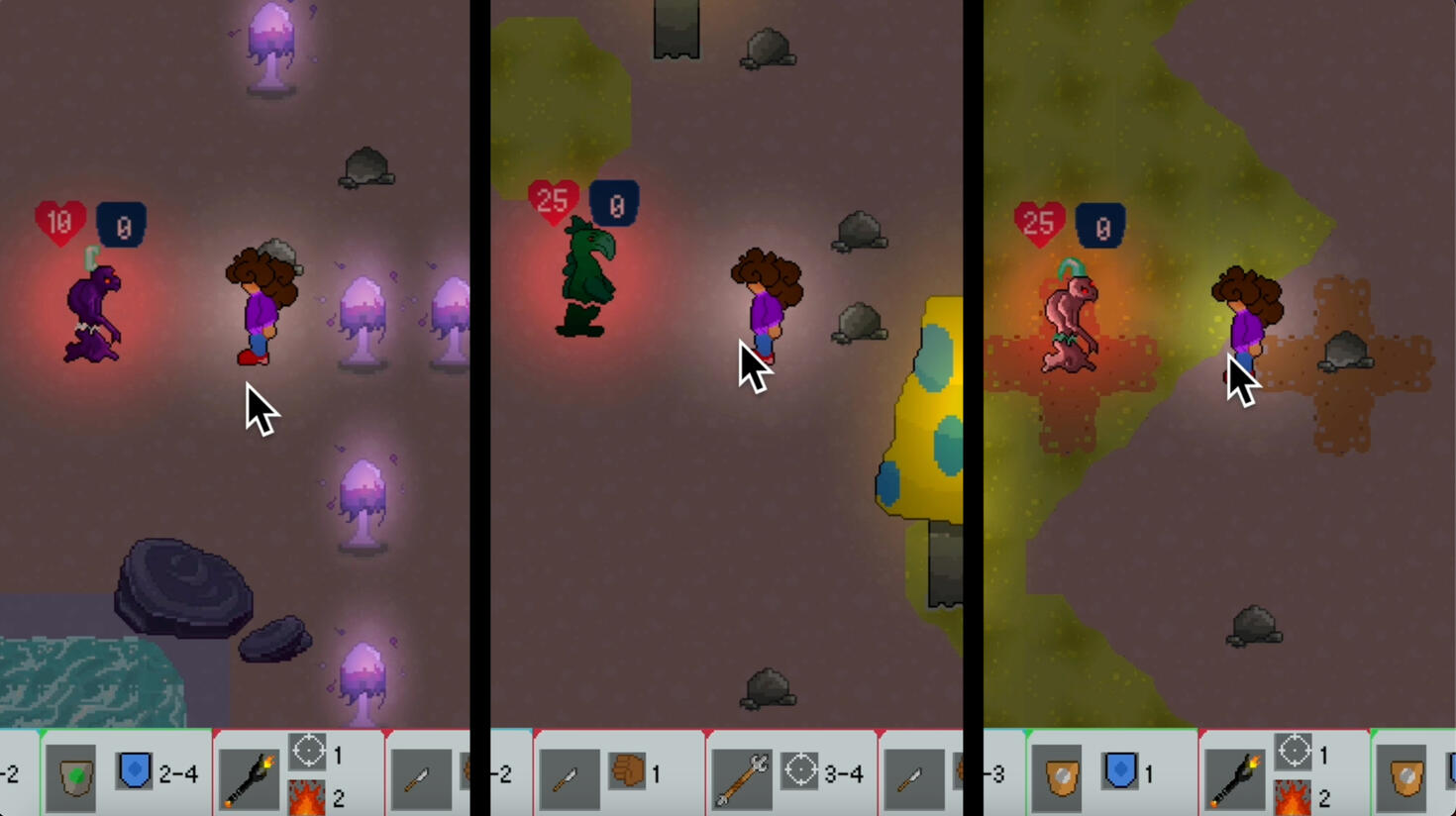Viewport: 1456px width, 816px height.
Task: Select the fire icon below the torch
Action: 305,797
